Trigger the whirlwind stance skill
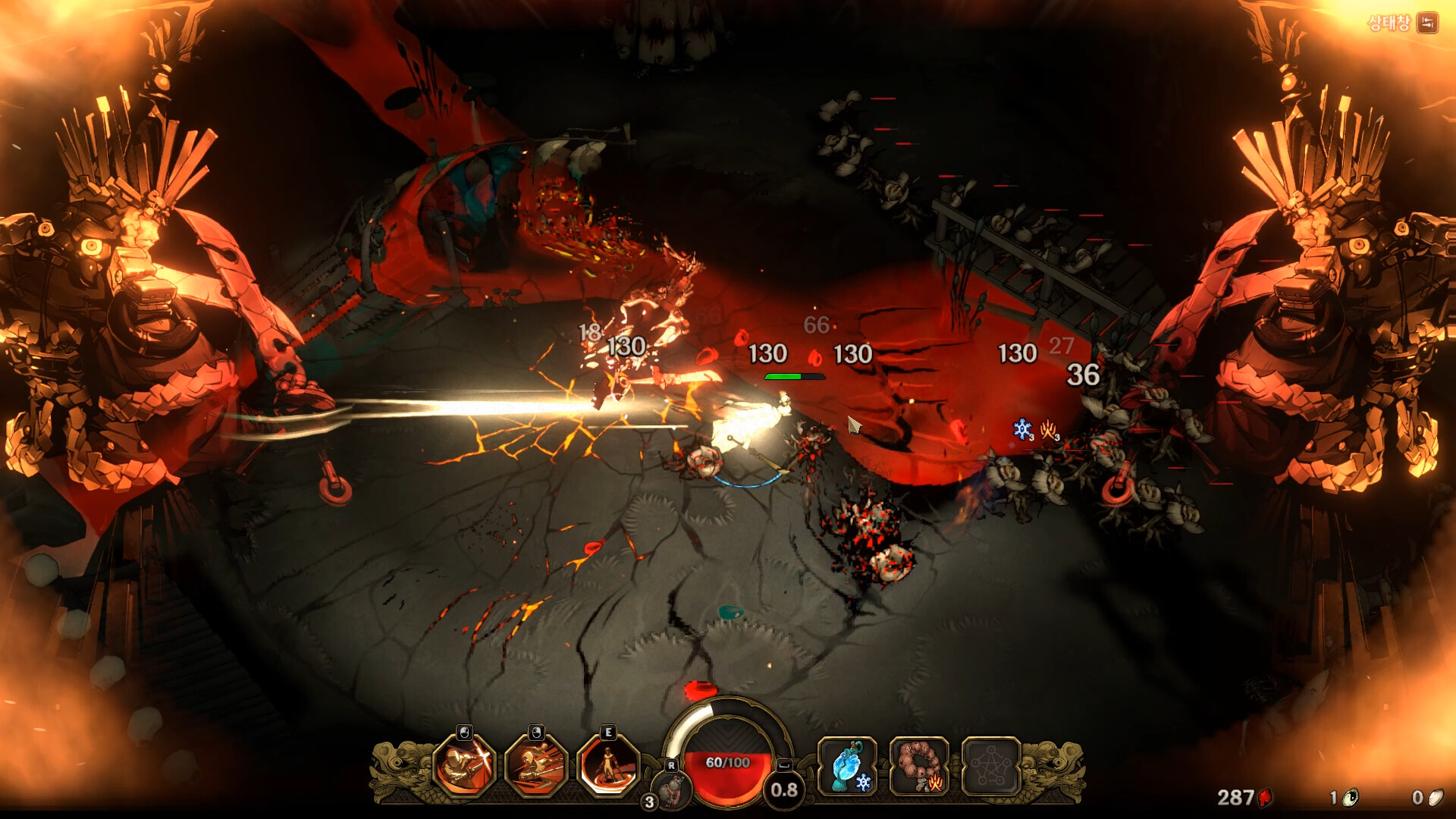Image resolution: width=1456 pixels, height=819 pixels. [x=608, y=766]
